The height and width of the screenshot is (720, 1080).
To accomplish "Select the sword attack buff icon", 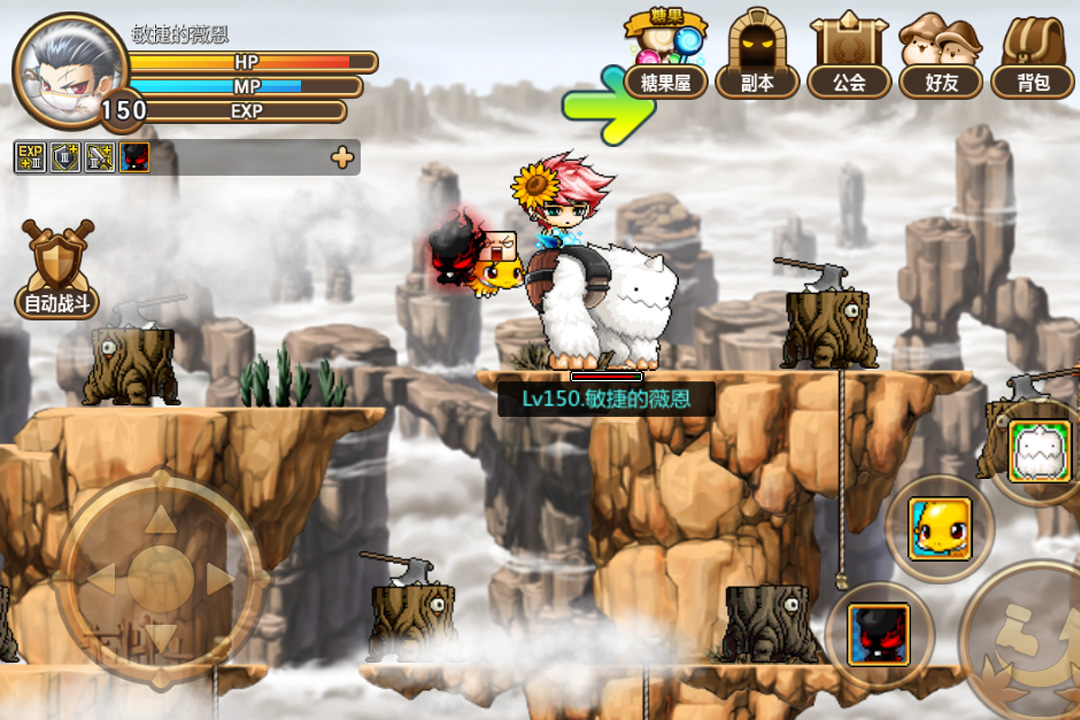I will click(99, 157).
